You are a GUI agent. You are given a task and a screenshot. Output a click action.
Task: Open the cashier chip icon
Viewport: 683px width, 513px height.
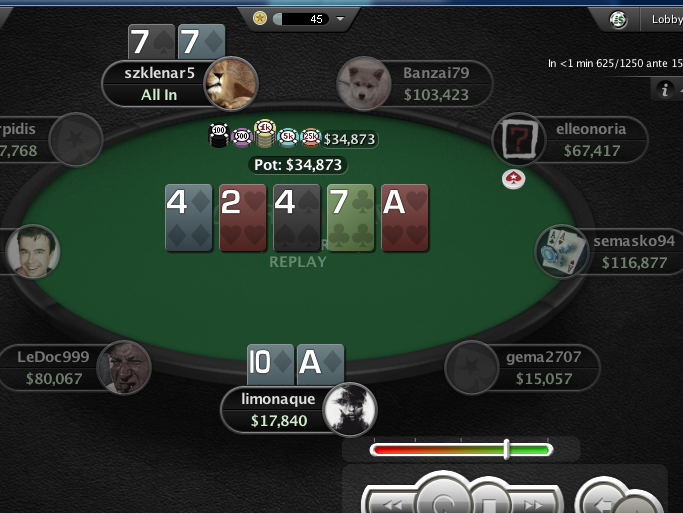pos(620,18)
